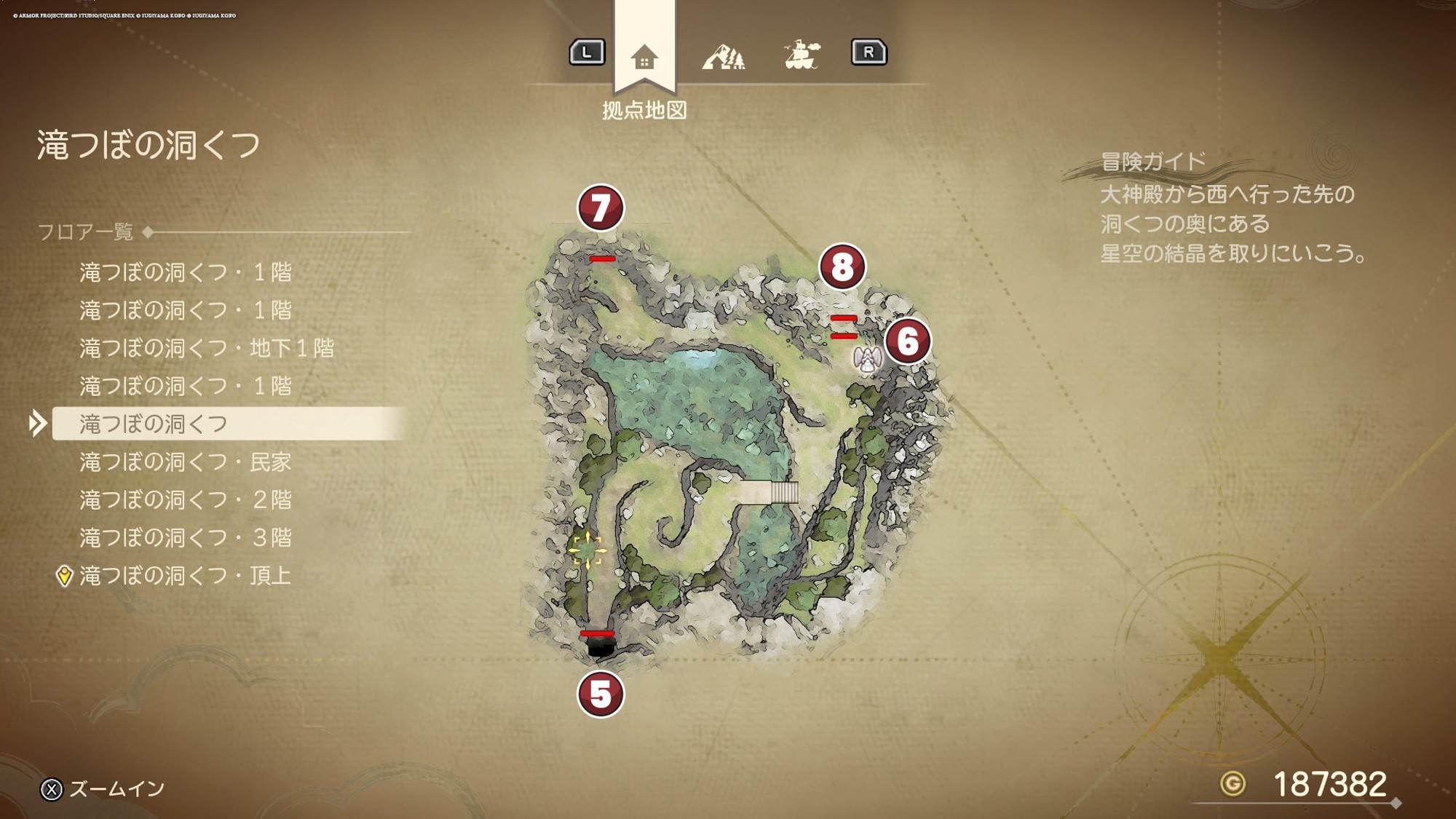This screenshot has height=819, width=1456.
Task: Select the house icon base map tab
Action: click(x=644, y=56)
